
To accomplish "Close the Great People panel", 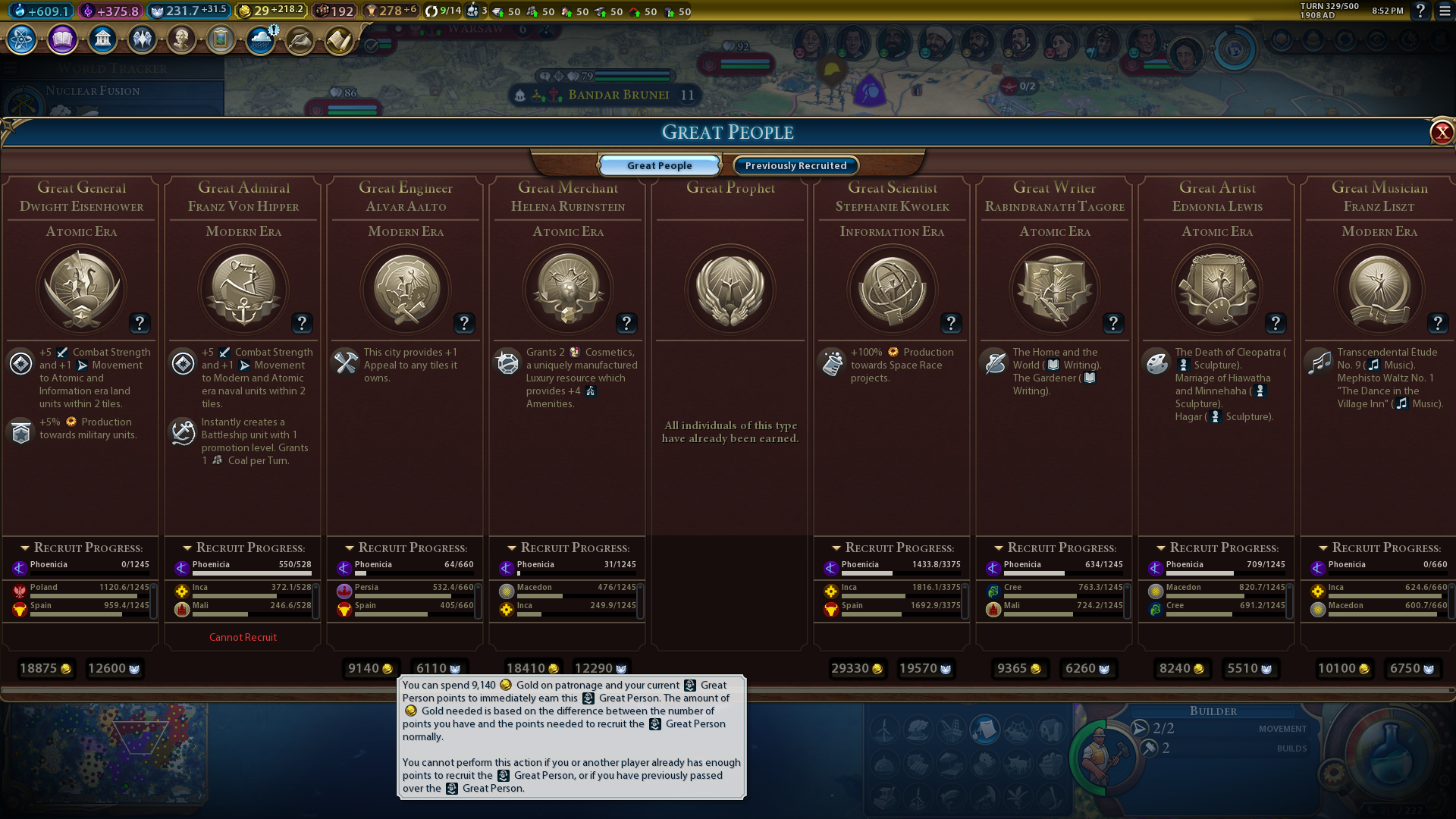I will [x=1441, y=133].
